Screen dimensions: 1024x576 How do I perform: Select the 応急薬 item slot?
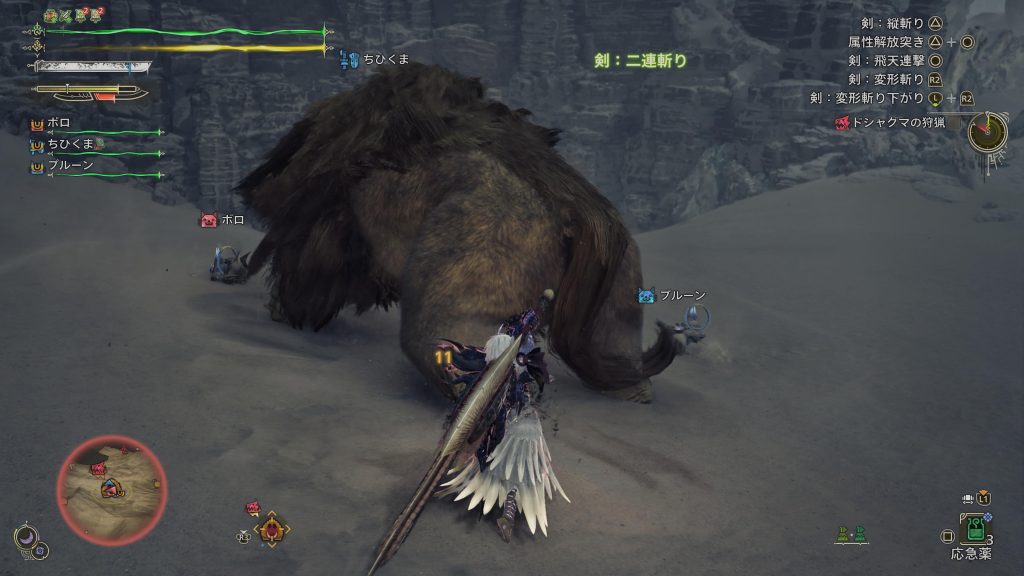point(973,528)
